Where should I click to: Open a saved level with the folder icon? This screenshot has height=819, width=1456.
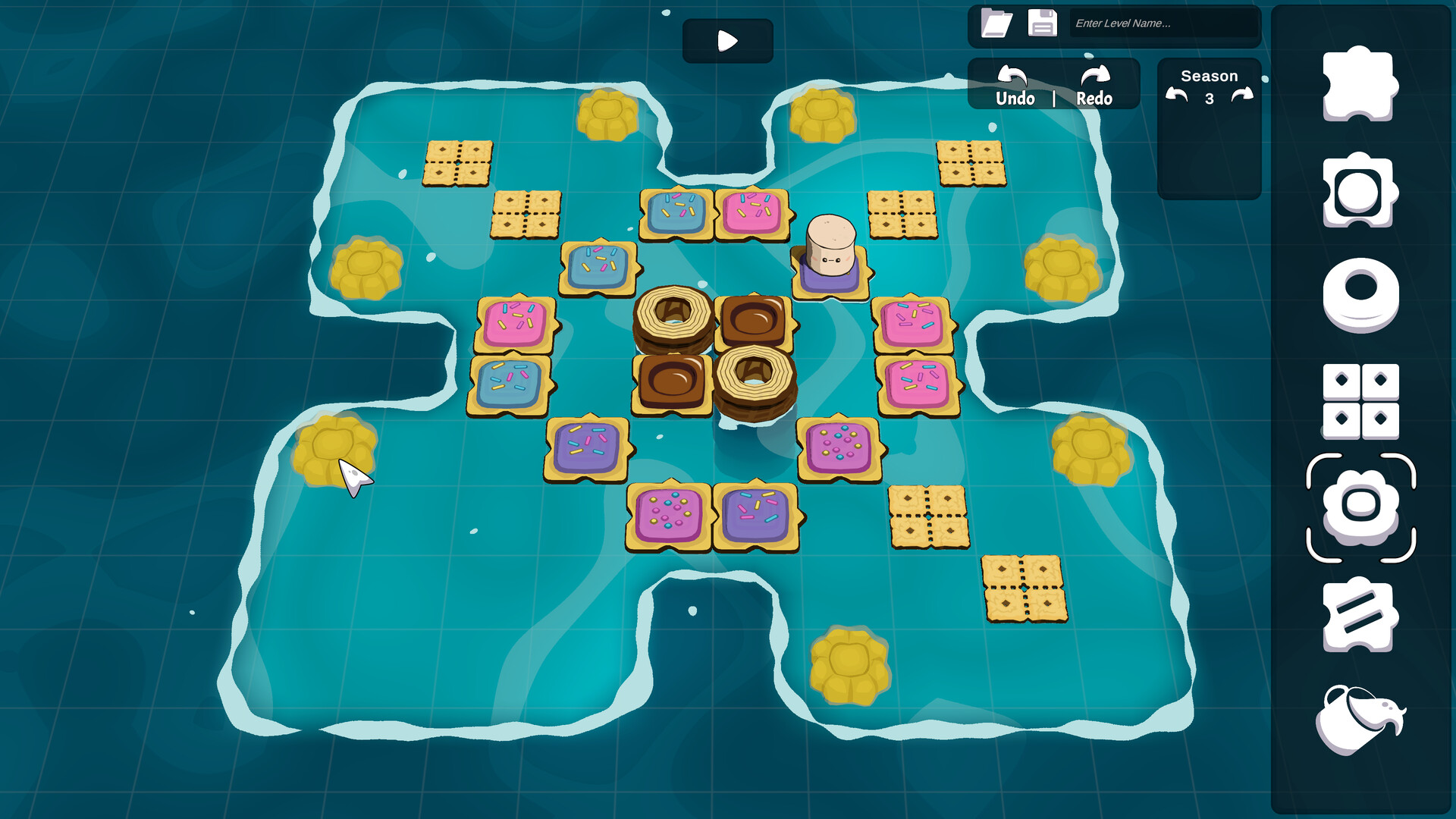click(996, 24)
